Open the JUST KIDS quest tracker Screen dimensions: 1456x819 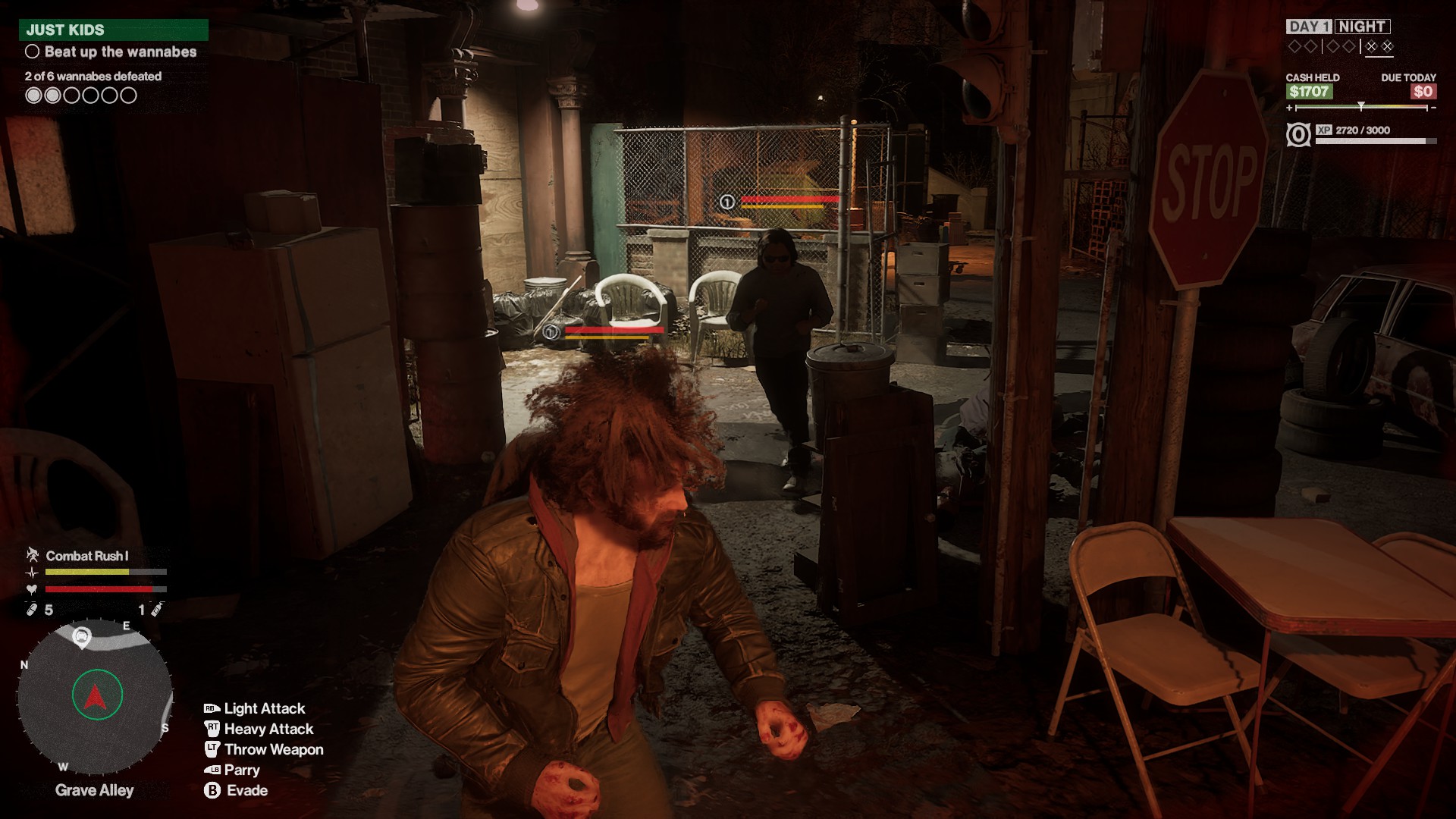coord(114,30)
